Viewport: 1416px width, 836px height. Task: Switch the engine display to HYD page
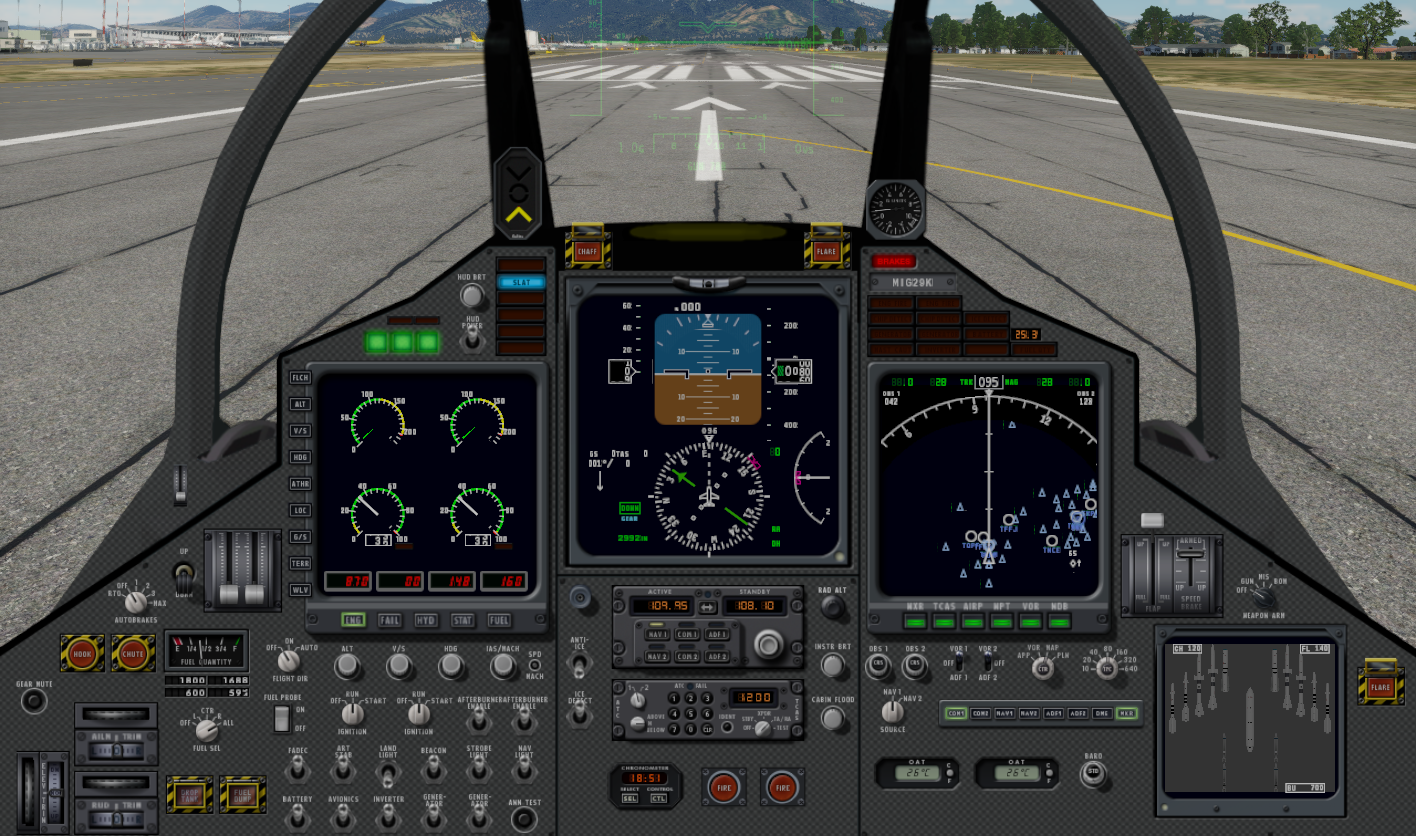click(x=426, y=621)
